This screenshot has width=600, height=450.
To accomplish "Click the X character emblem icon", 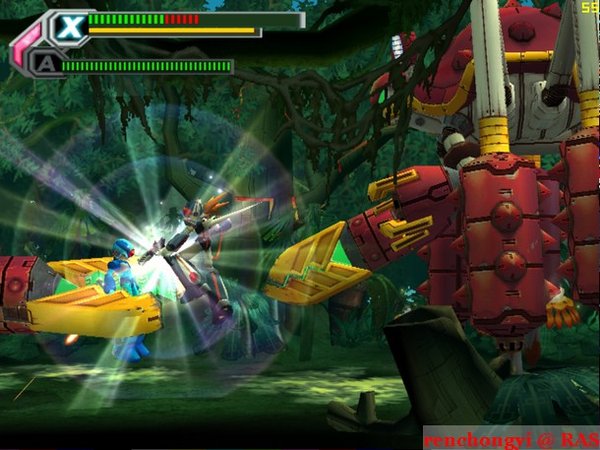I will point(68,26).
